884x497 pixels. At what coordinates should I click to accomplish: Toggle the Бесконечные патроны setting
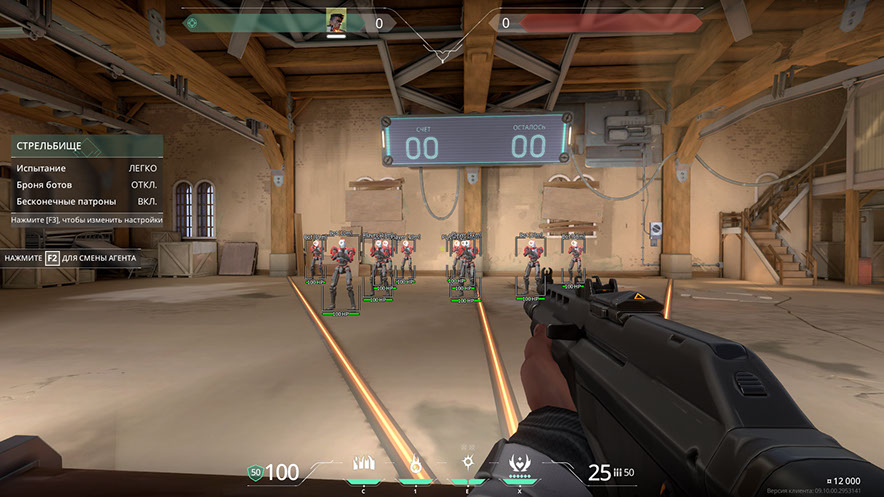coord(84,202)
